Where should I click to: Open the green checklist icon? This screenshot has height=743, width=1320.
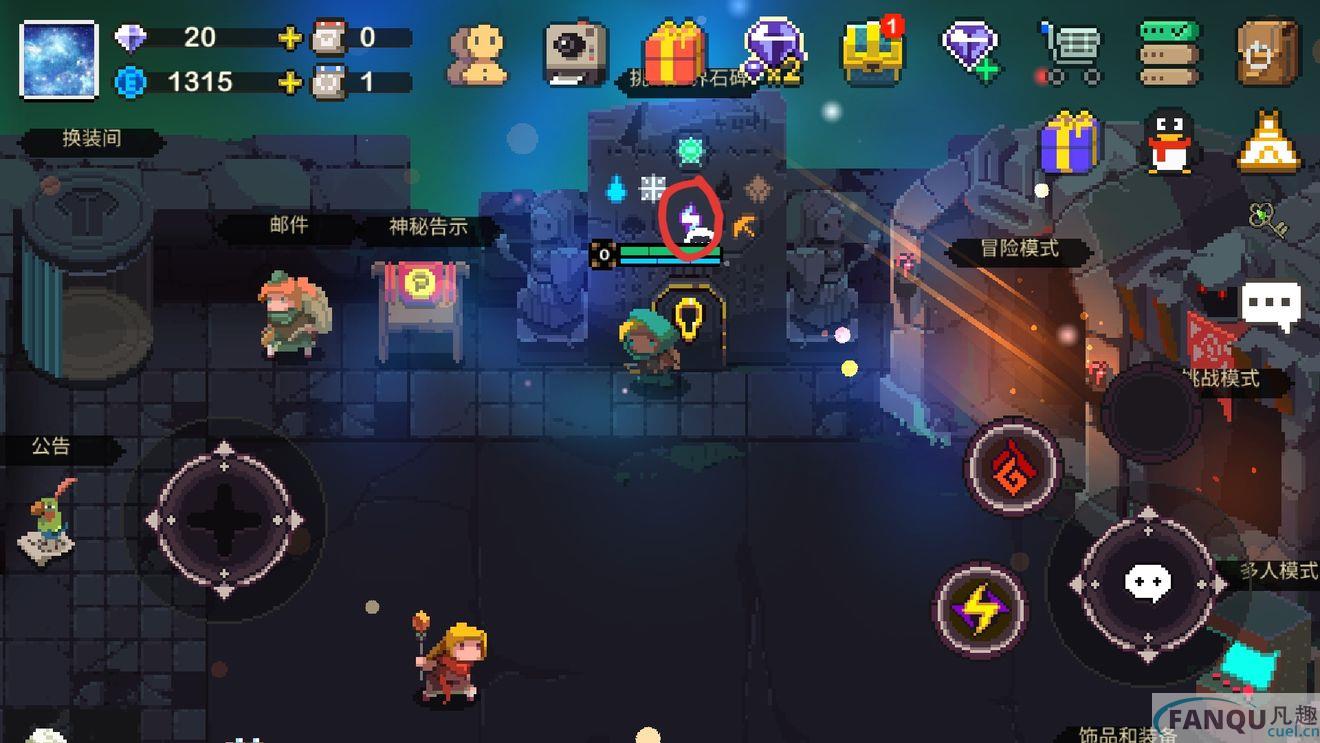1169,52
